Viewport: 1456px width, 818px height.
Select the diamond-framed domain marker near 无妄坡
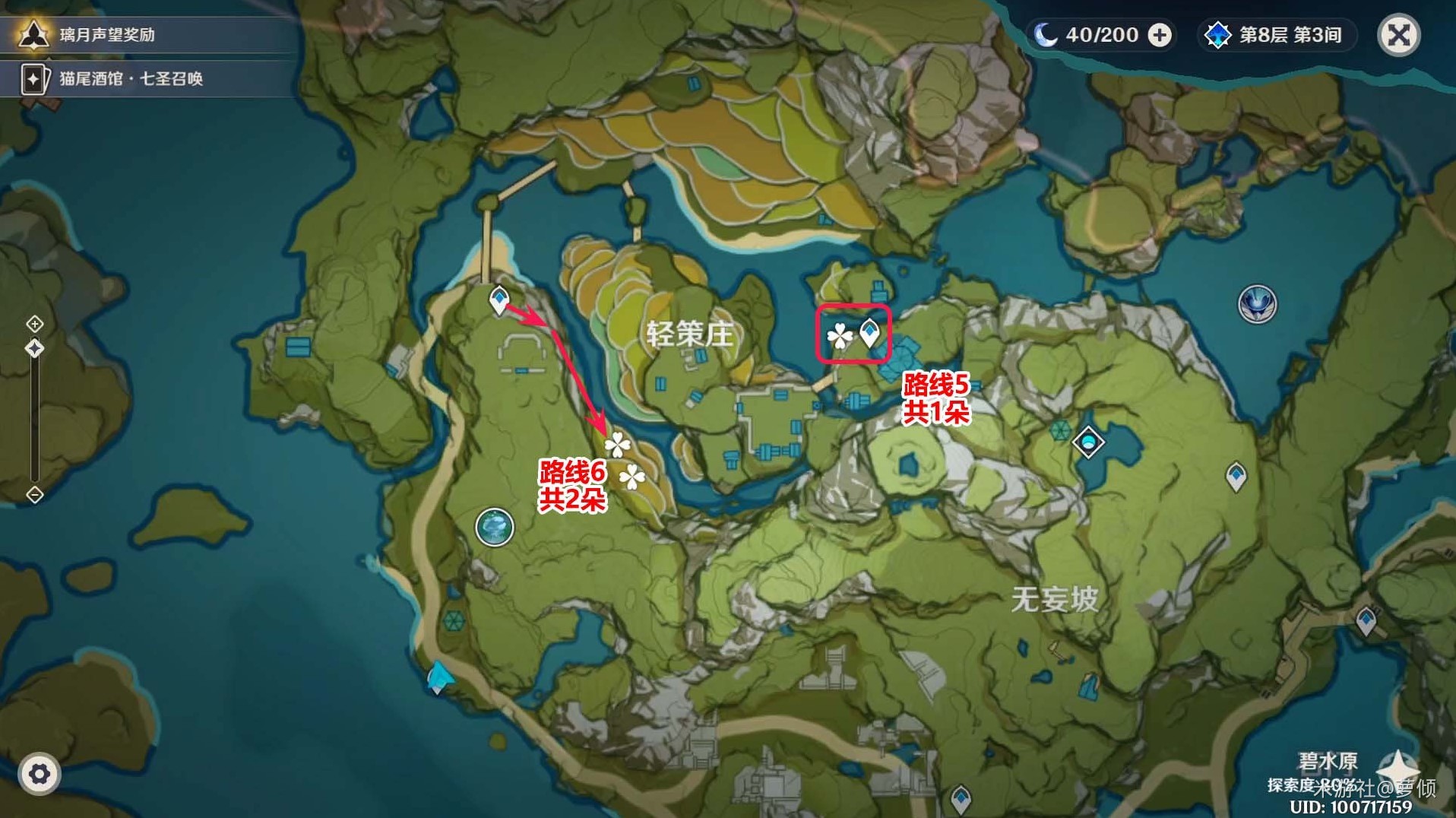[1088, 442]
